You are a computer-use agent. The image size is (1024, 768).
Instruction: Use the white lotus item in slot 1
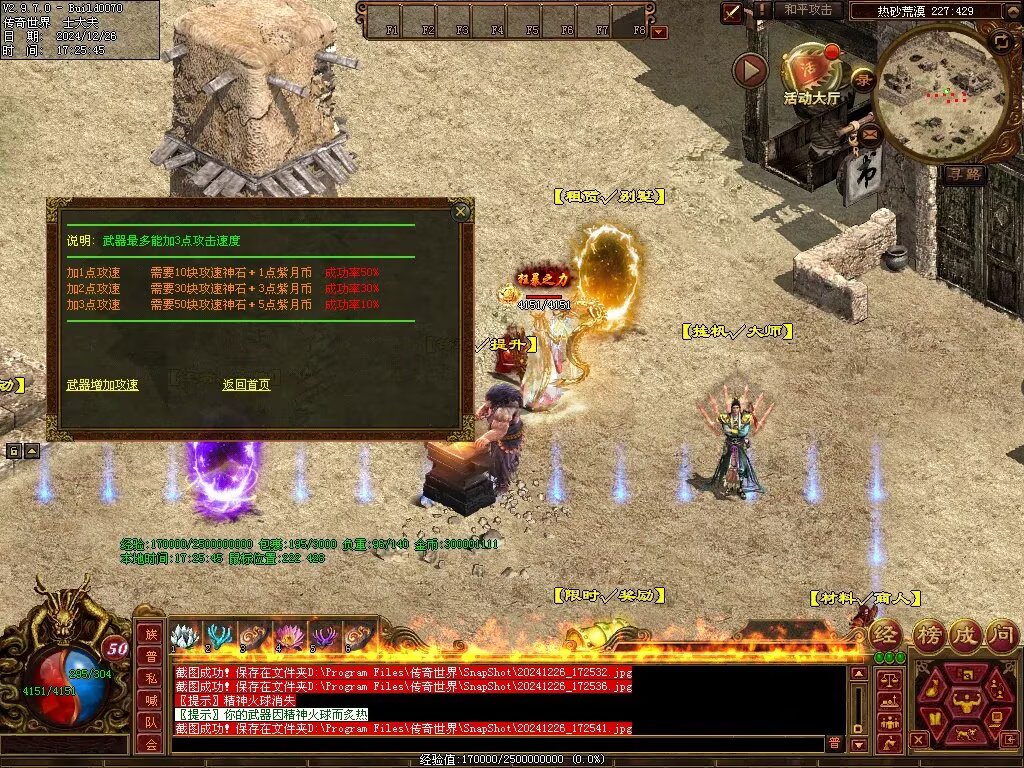(x=185, y=636)
